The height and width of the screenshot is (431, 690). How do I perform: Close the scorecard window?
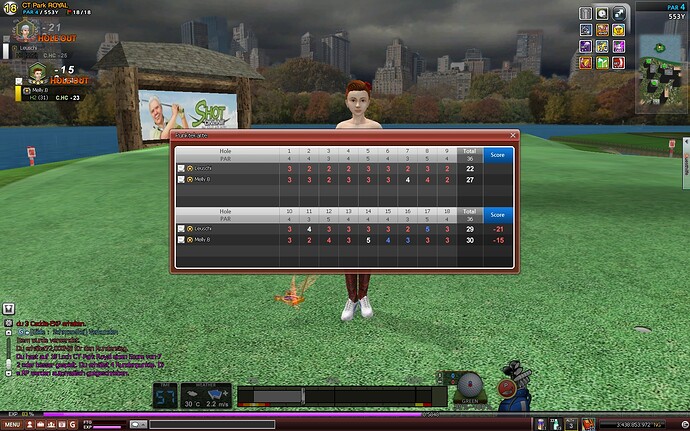(x=514, y=134)
